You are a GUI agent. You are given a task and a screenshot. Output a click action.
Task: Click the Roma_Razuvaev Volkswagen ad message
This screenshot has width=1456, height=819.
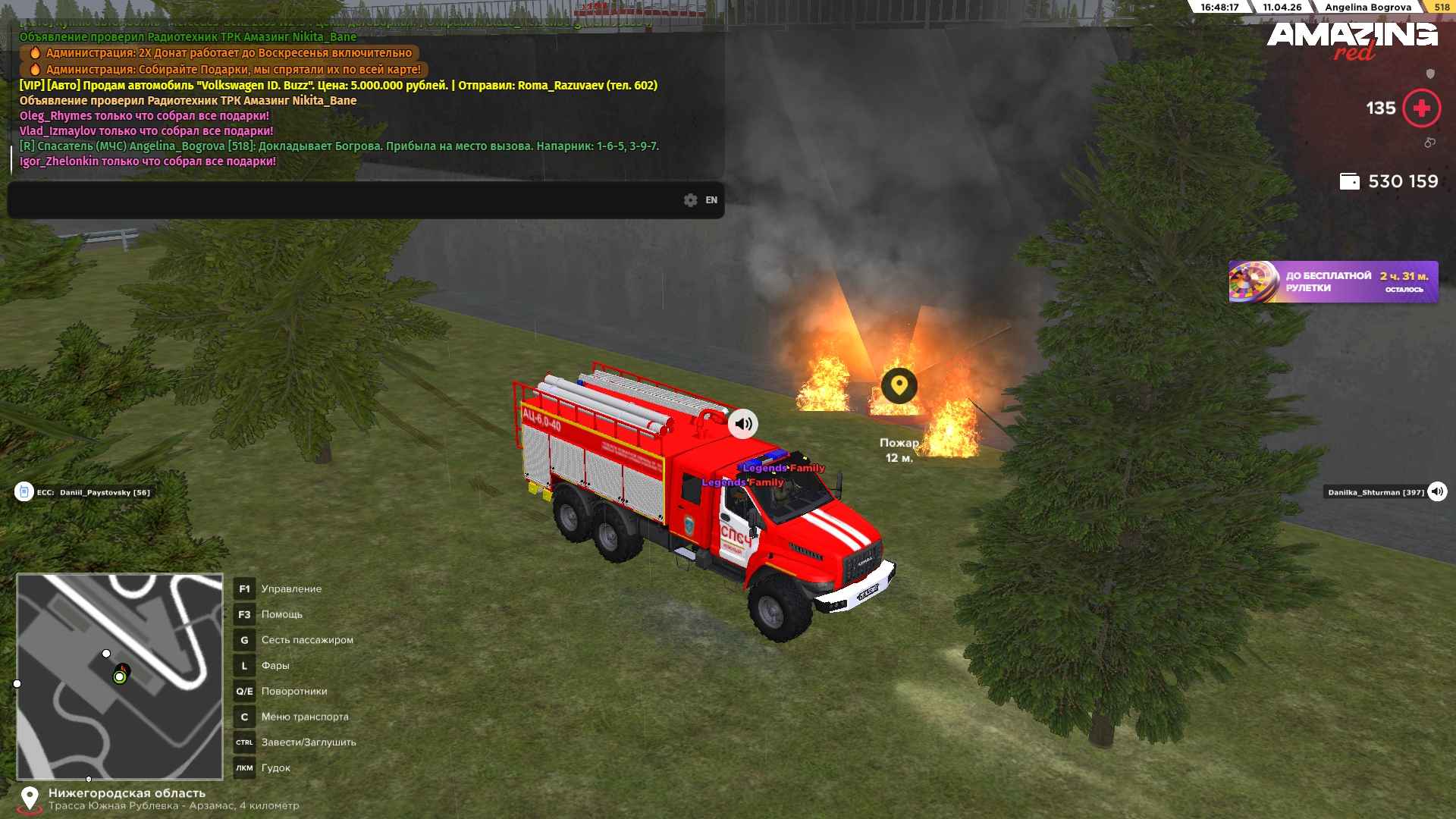point(338,86)
